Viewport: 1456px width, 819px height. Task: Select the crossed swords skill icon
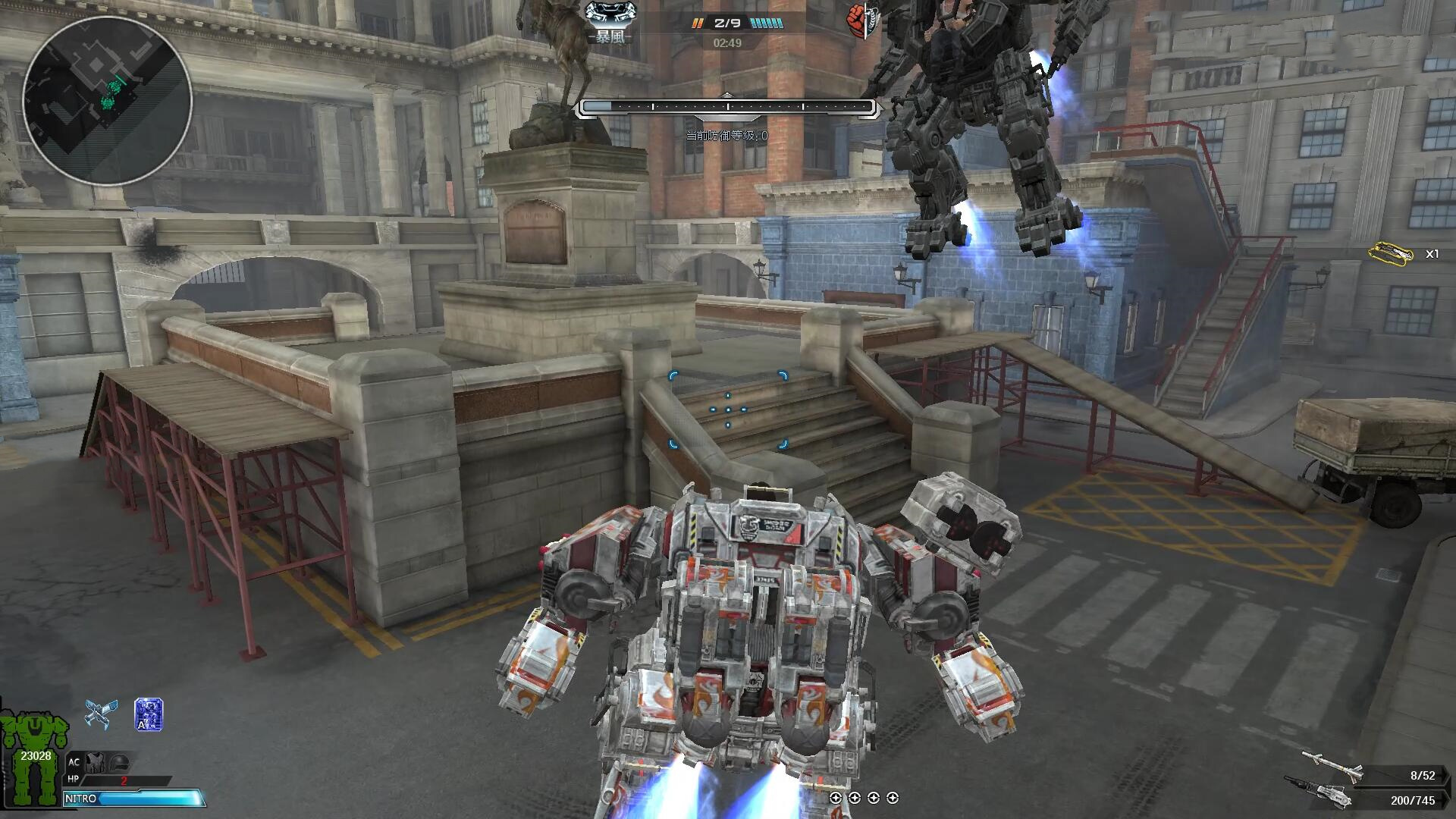click(x=101, y=714)
